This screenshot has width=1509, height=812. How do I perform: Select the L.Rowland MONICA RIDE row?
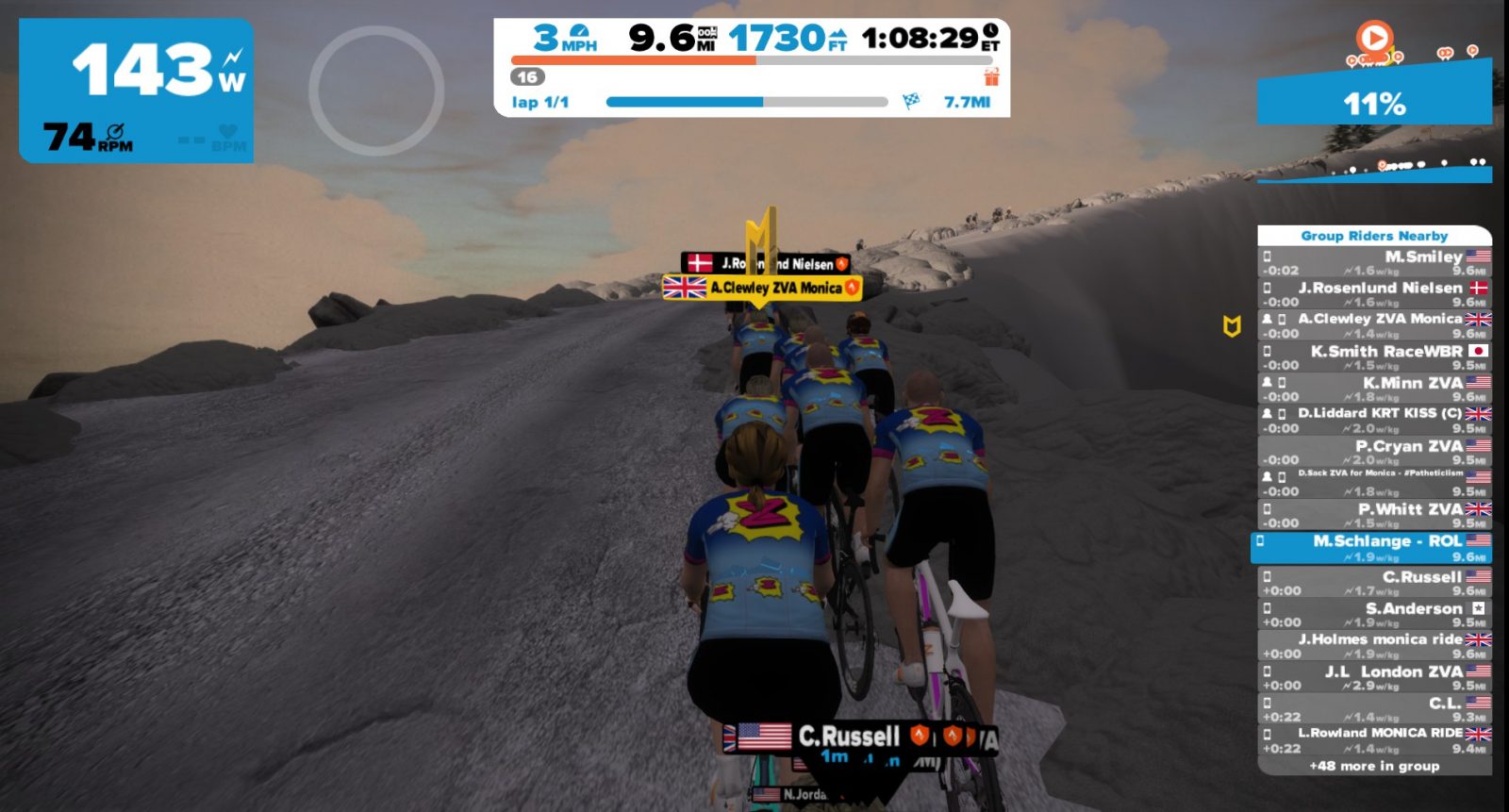1374,739
